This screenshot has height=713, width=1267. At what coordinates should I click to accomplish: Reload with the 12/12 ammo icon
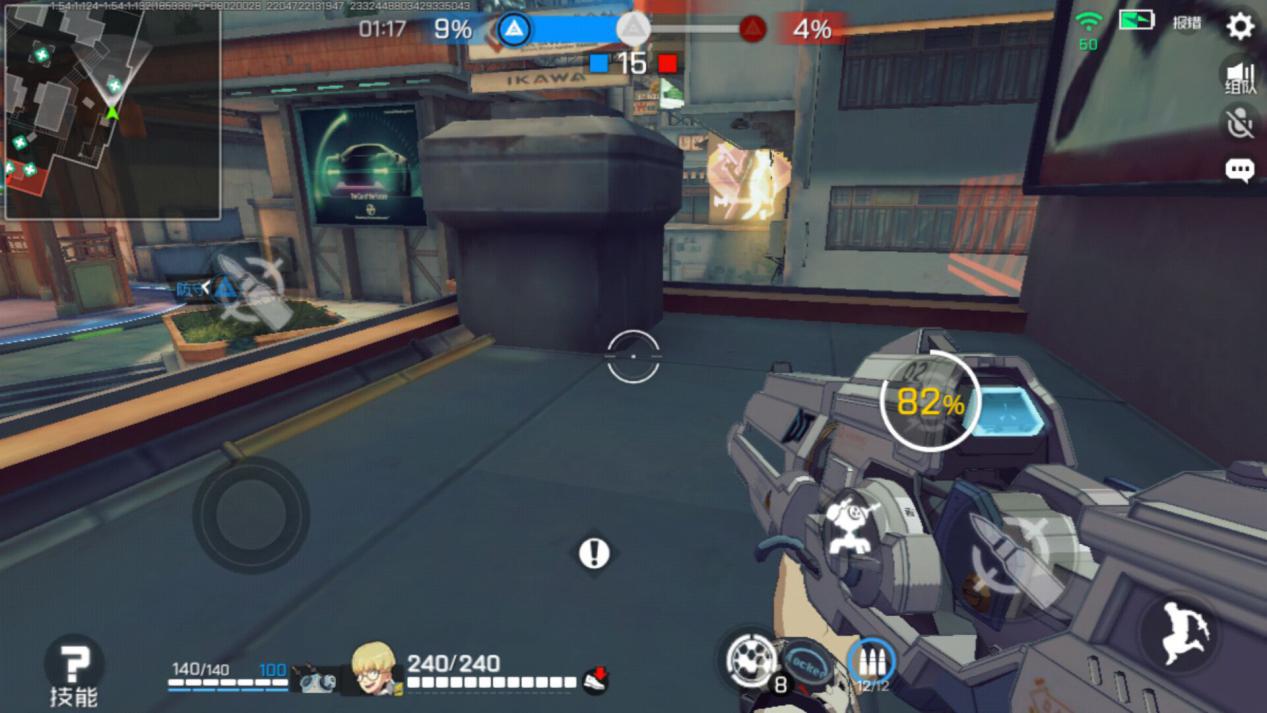[872, 663]
